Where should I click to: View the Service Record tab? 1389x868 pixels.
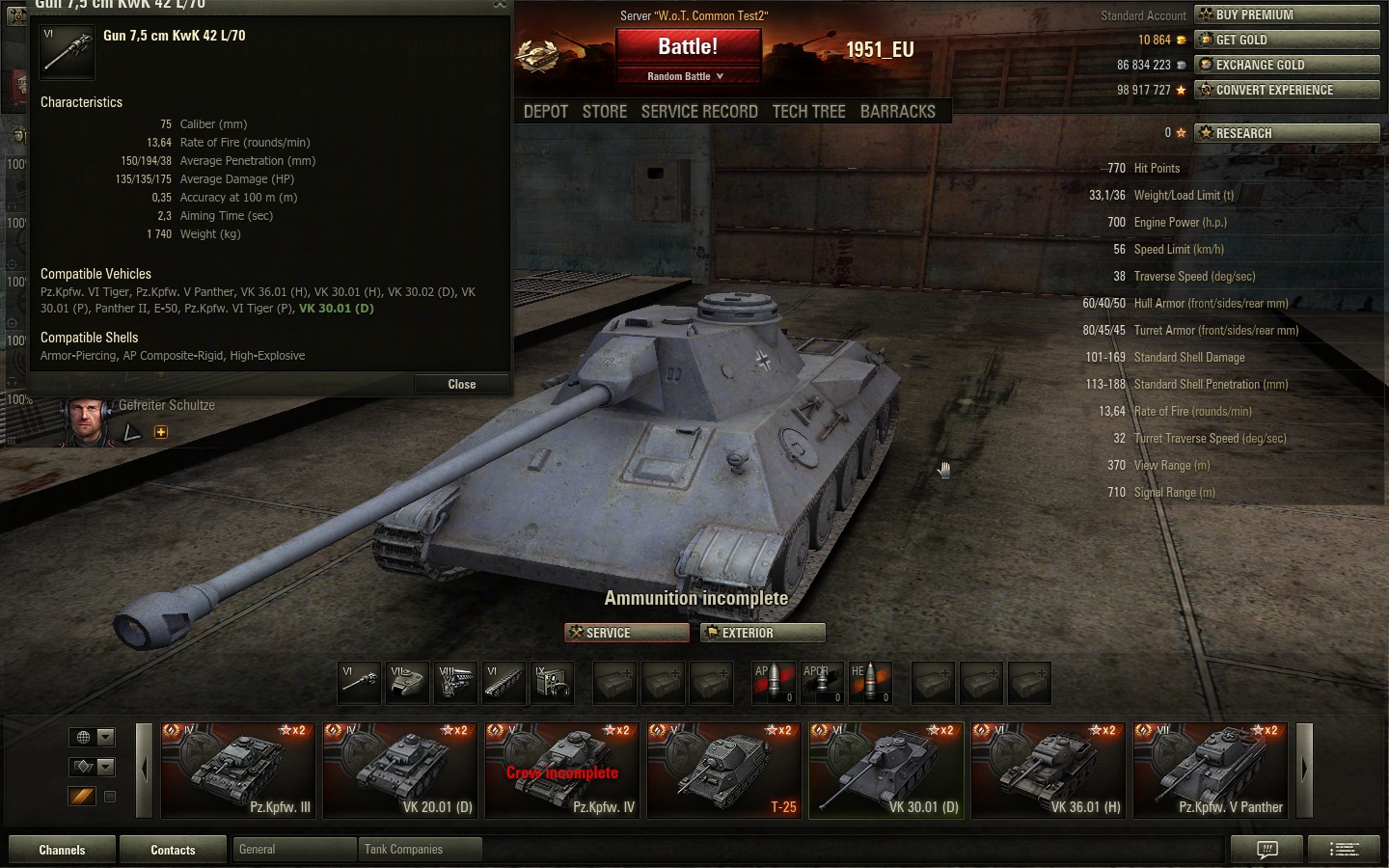coord(699,112)
